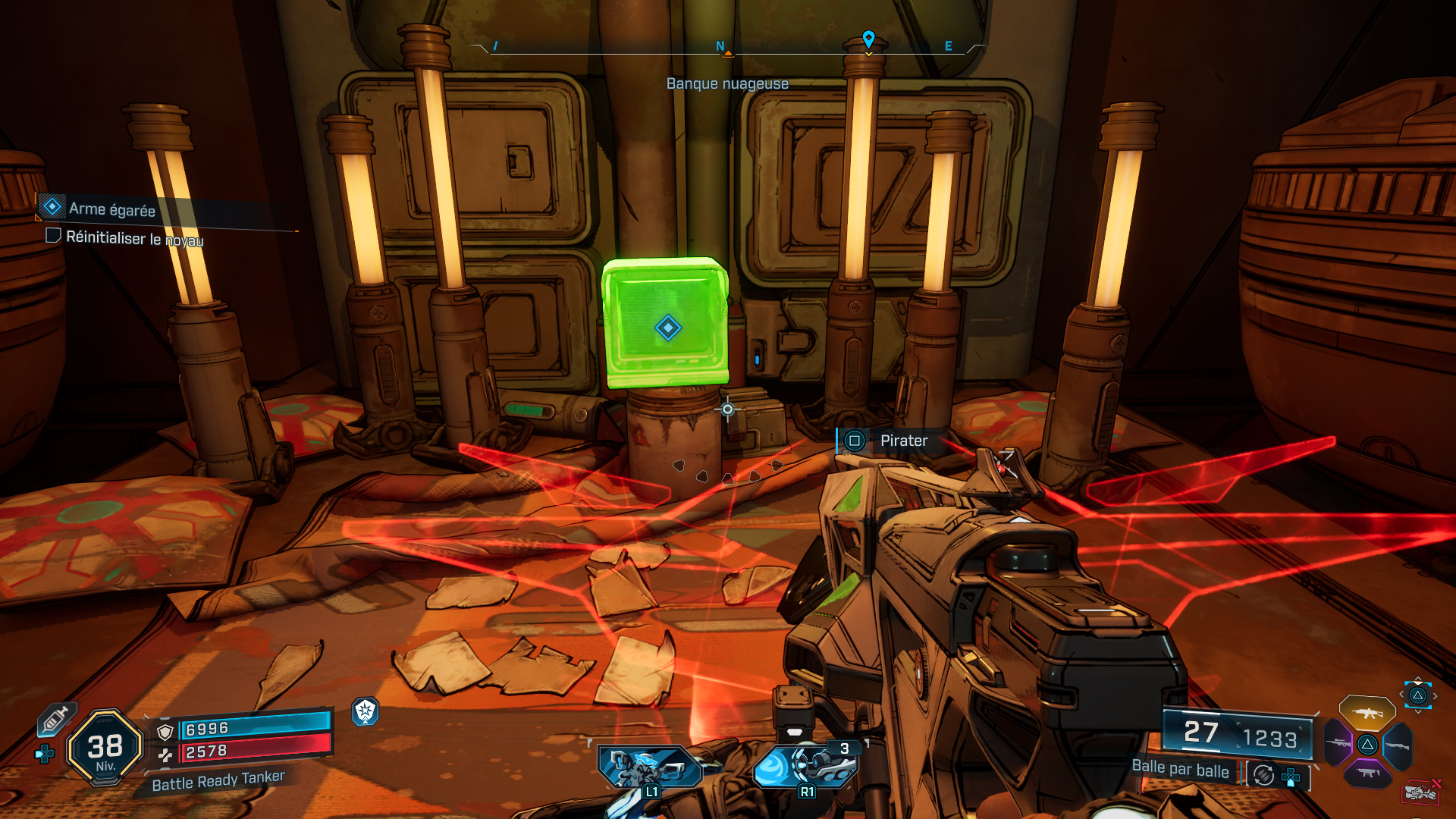Click the blue waypoint pin on the compass

click(x=868, y=39)
